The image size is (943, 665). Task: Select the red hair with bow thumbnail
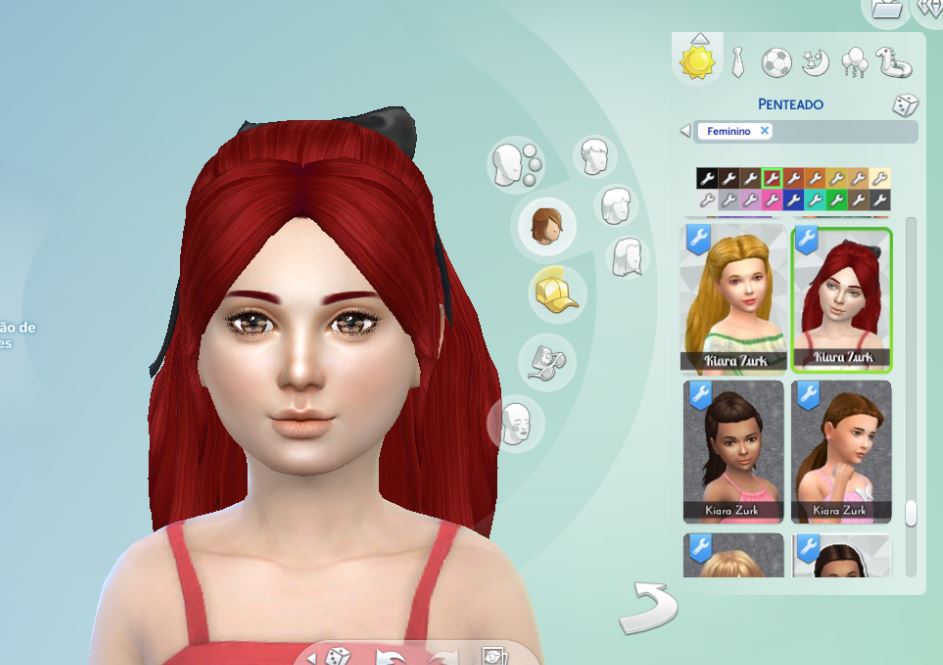841,298
